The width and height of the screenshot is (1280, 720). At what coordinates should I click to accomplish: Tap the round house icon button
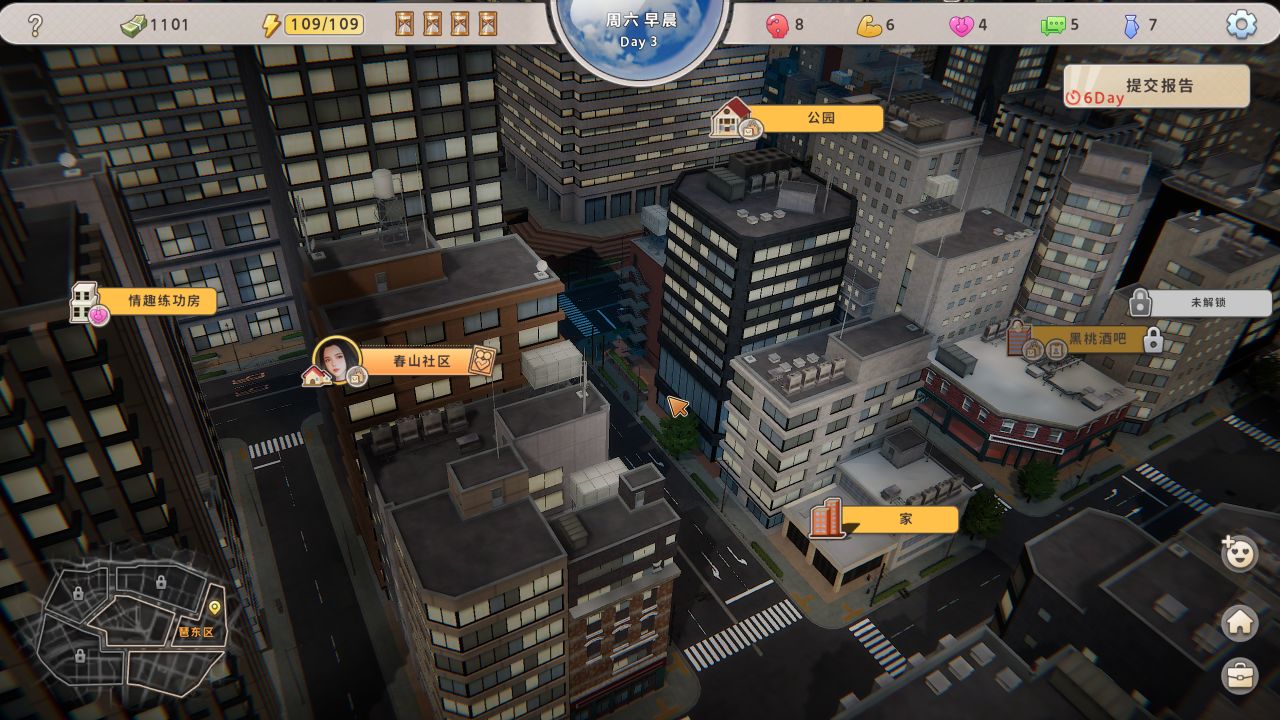[1240, 623]
